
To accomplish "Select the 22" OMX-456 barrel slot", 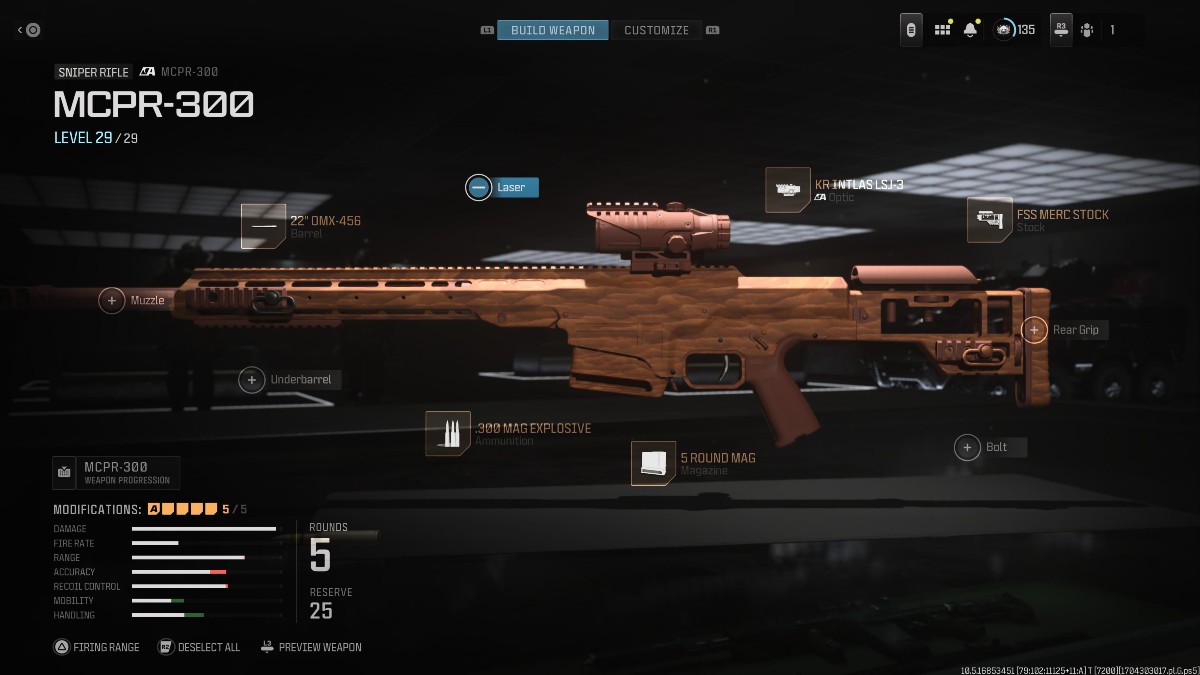I will (264, 226).
